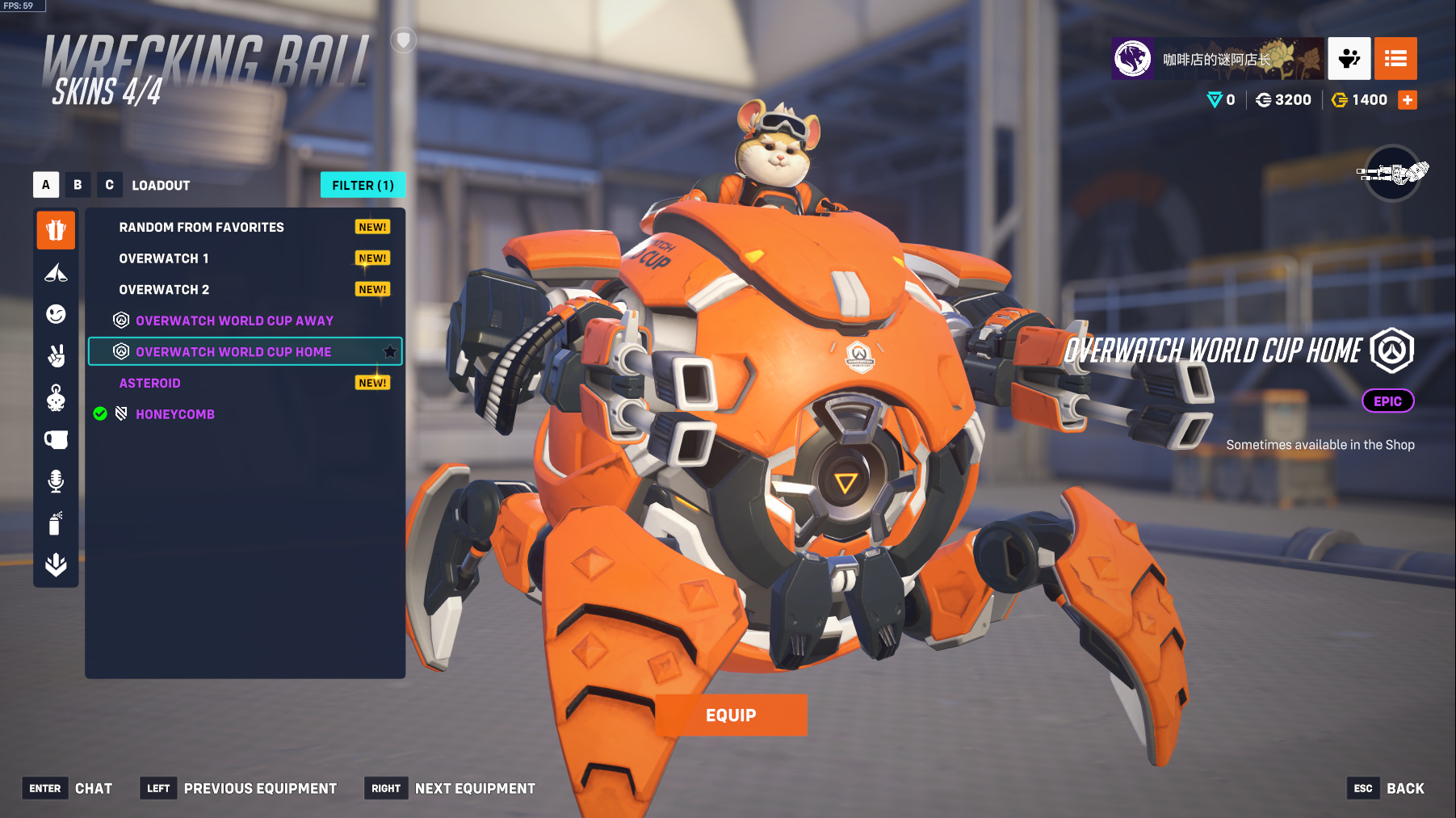Choose the Overwatch 1 skin
Screen dimensions: 1456x818
tap(164, 258)
